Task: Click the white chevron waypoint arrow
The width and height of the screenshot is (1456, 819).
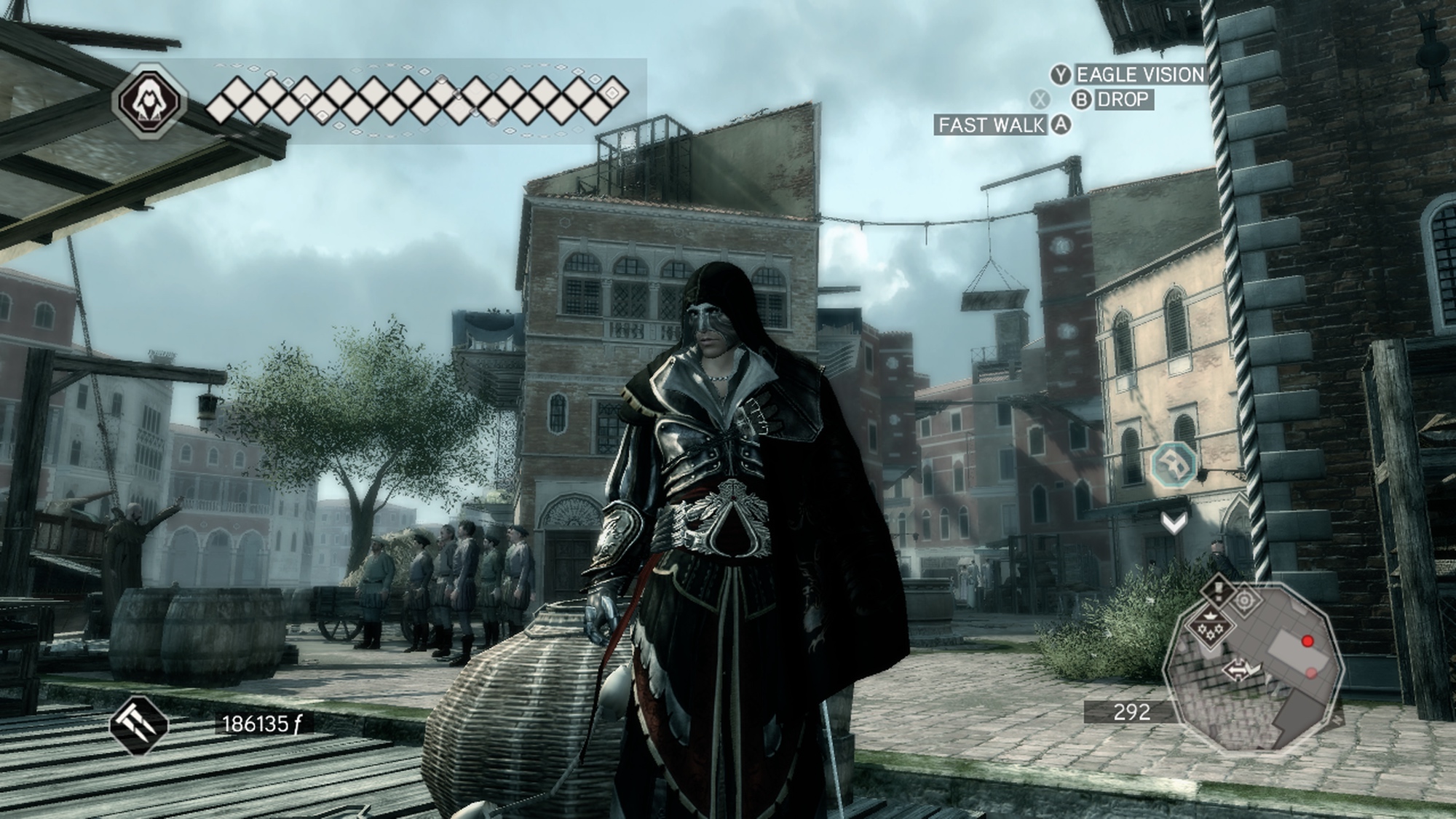Action: click(x=1174, y=521)
